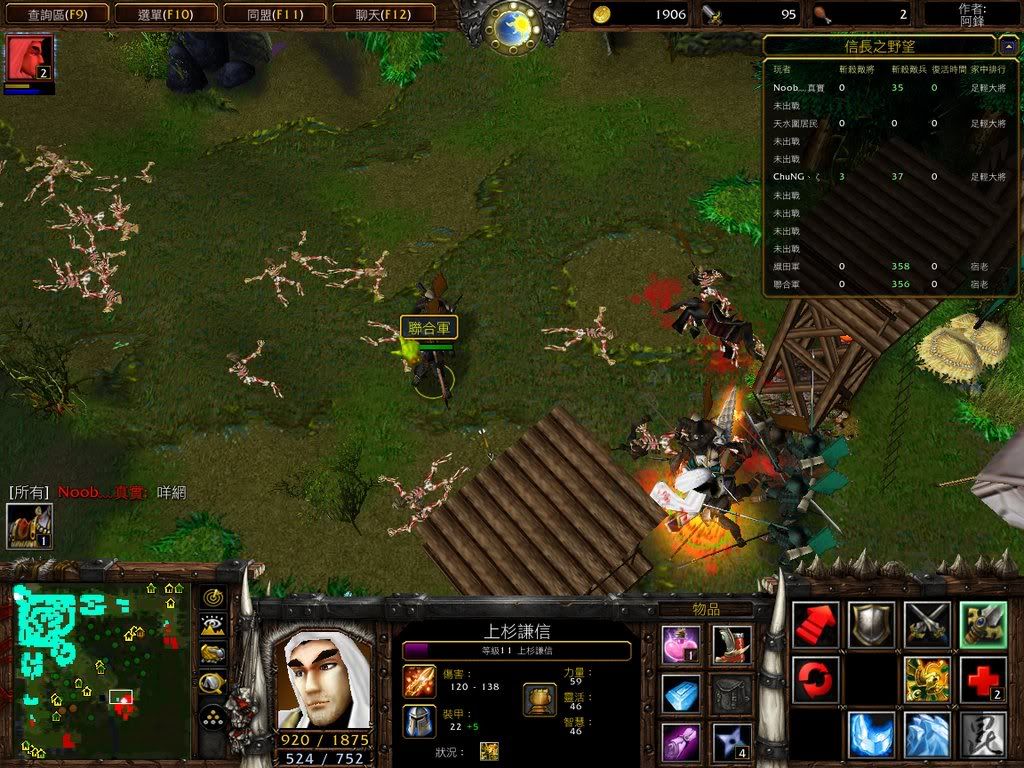Activate the crossed swords Attack command
This screenshot has height=768, width=1024.
tap(927, 625)
